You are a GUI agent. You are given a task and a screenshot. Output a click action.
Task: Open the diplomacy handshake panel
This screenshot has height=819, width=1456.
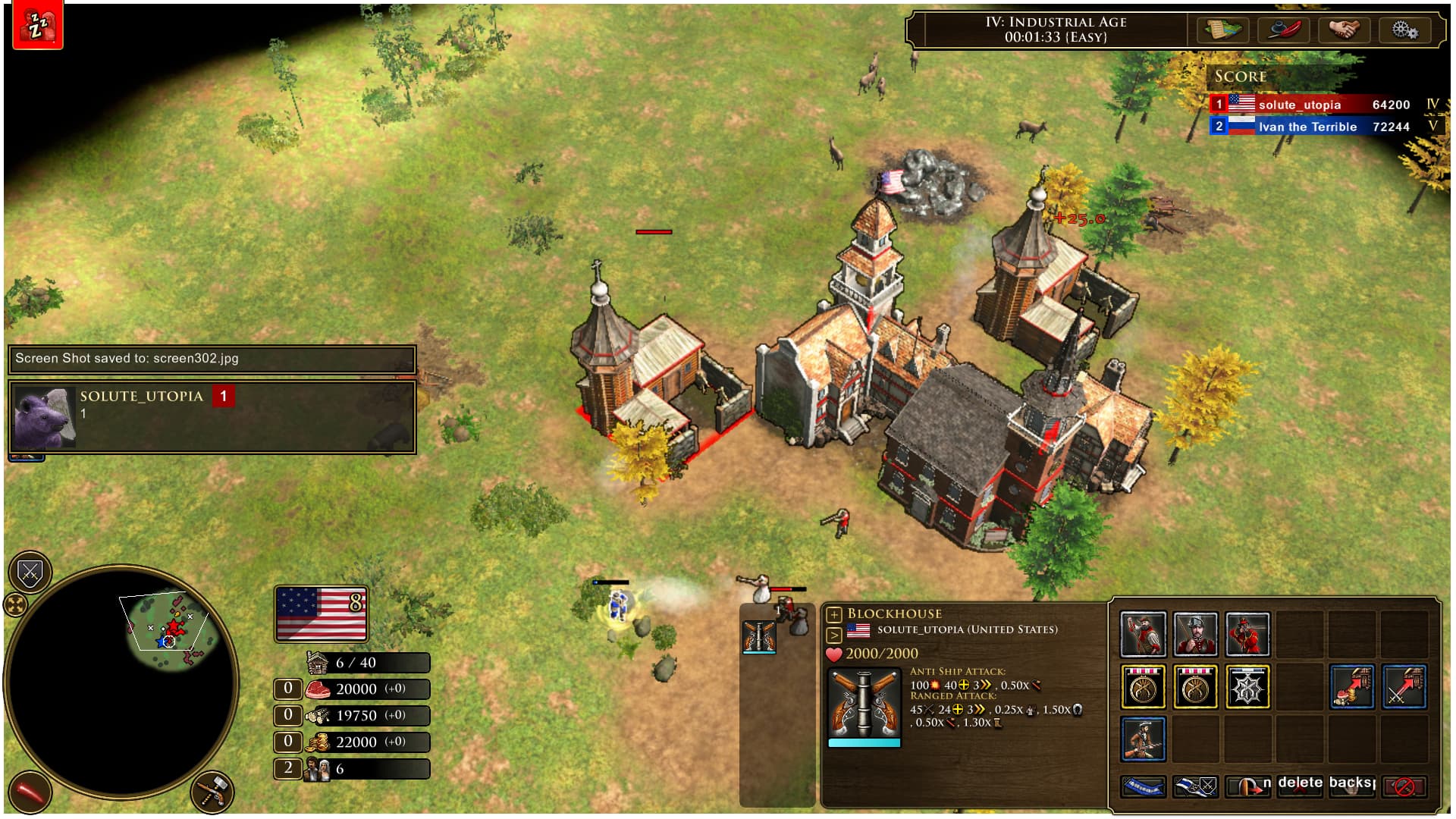tap(1344, 30)
